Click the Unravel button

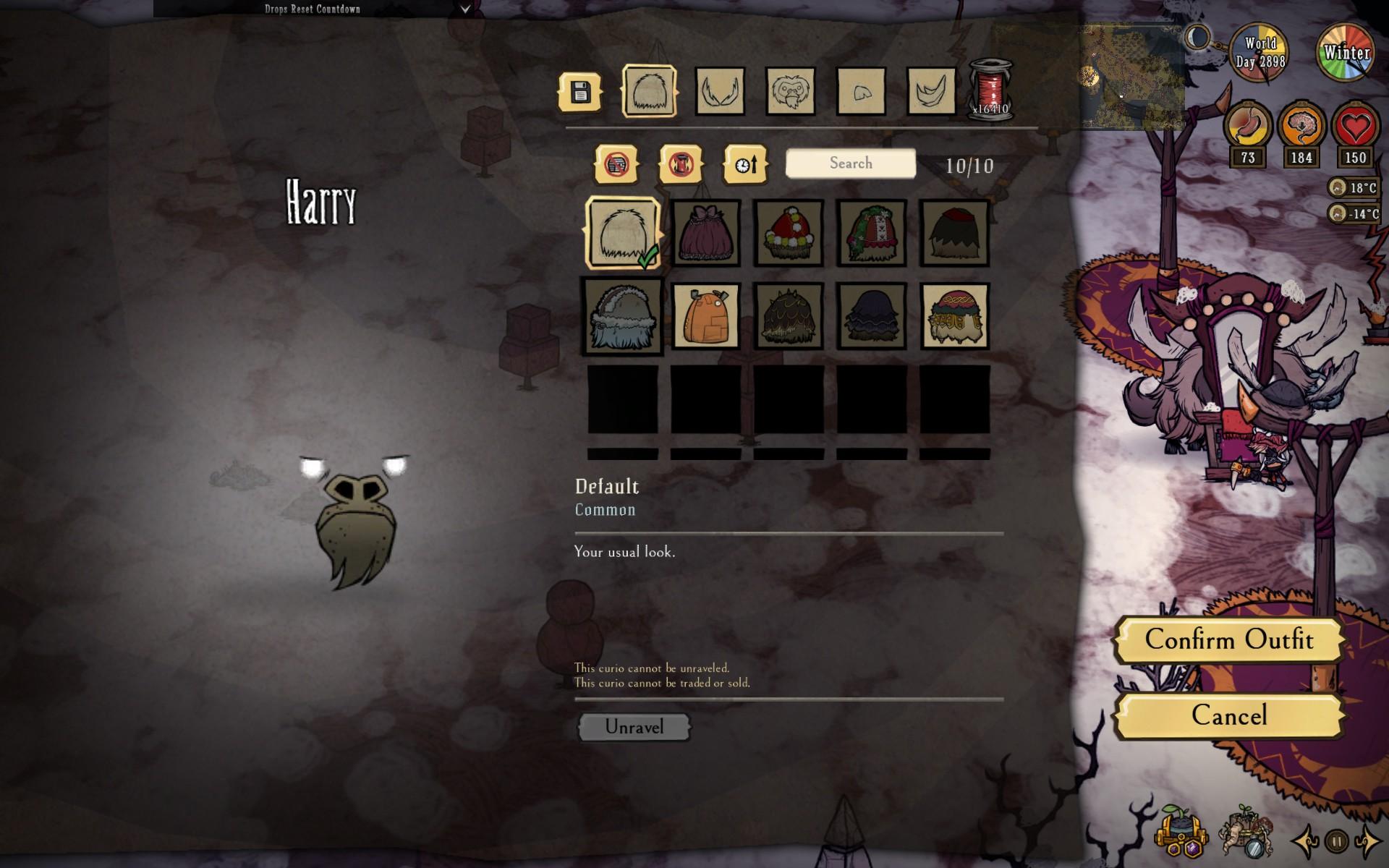click(634, 727)
